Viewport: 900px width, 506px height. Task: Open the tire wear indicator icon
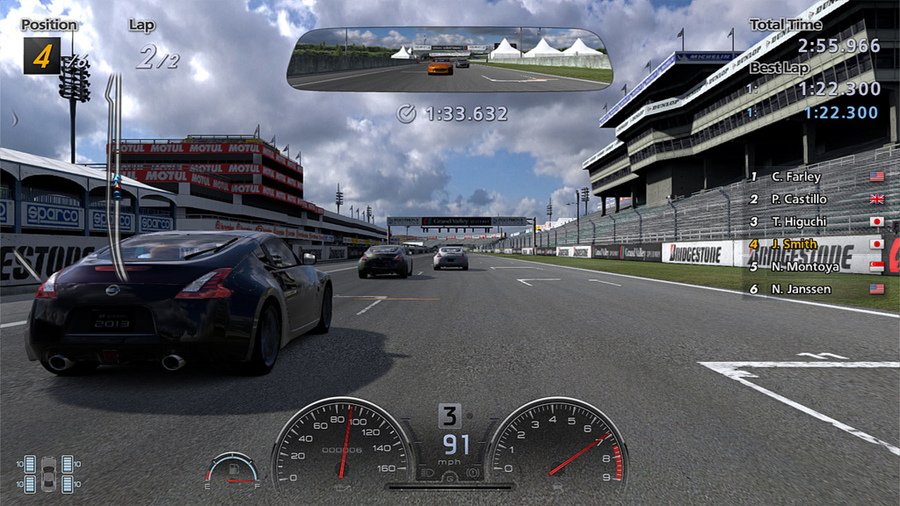(49, 474)
